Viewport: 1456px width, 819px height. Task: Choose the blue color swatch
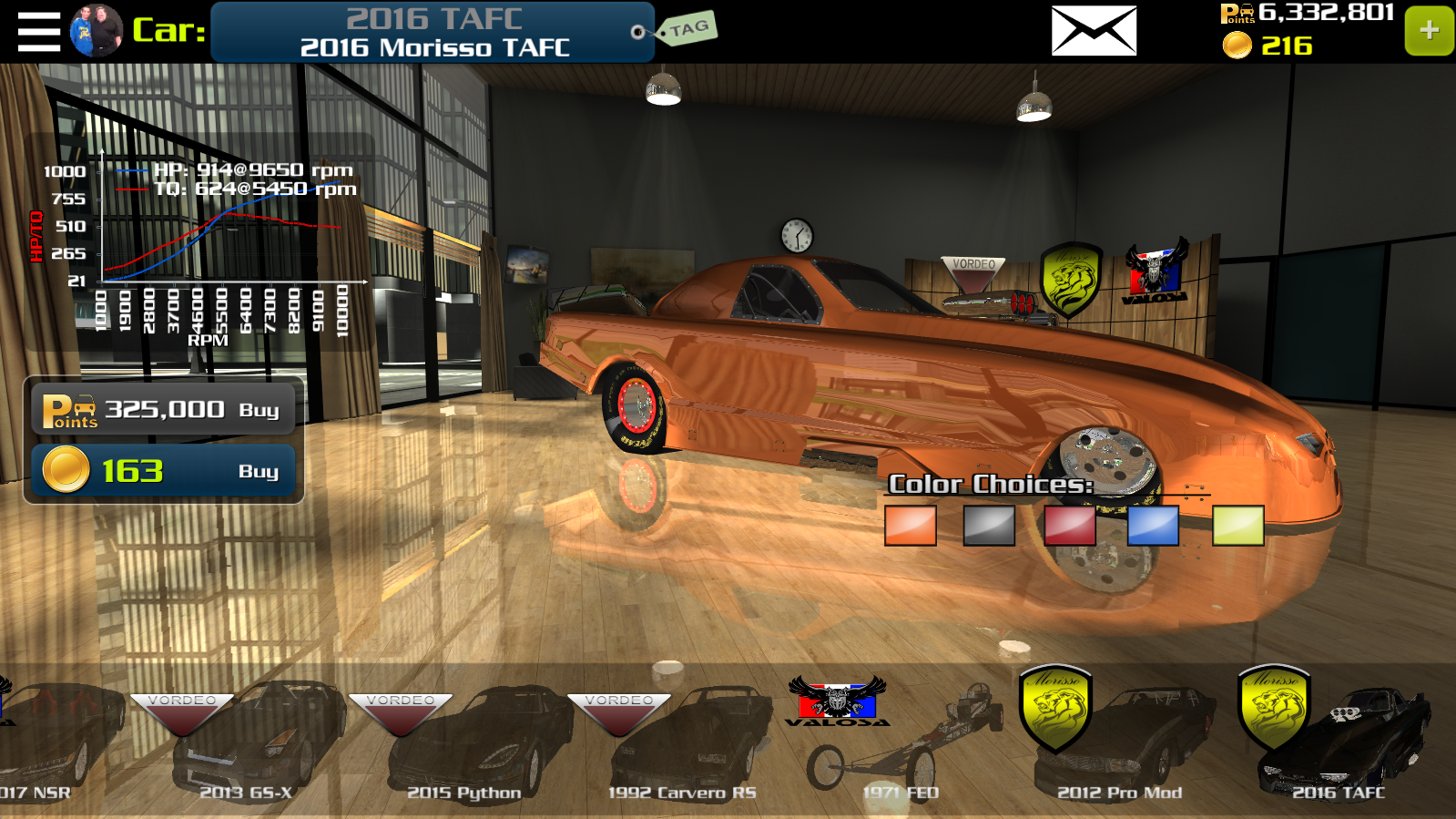1153,526
